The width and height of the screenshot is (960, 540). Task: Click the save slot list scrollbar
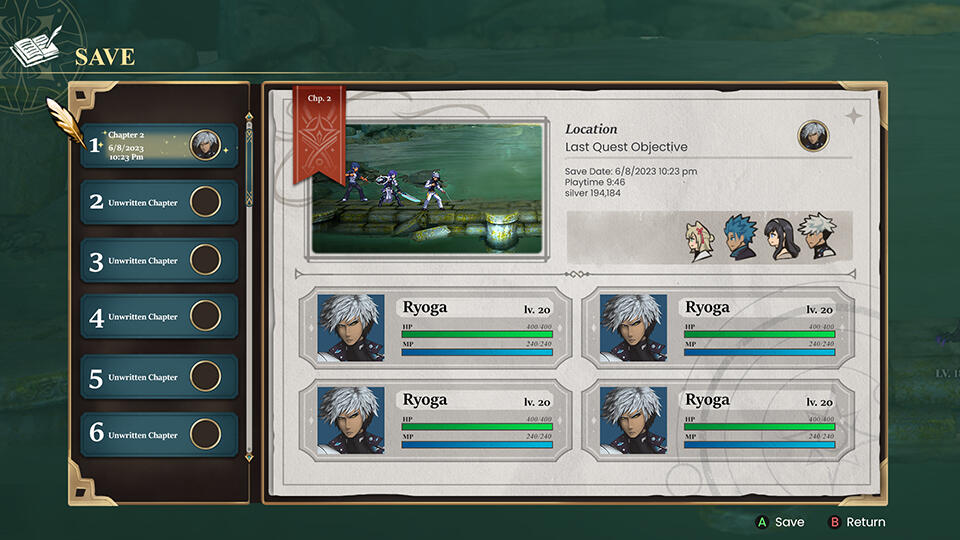[249, 160]
